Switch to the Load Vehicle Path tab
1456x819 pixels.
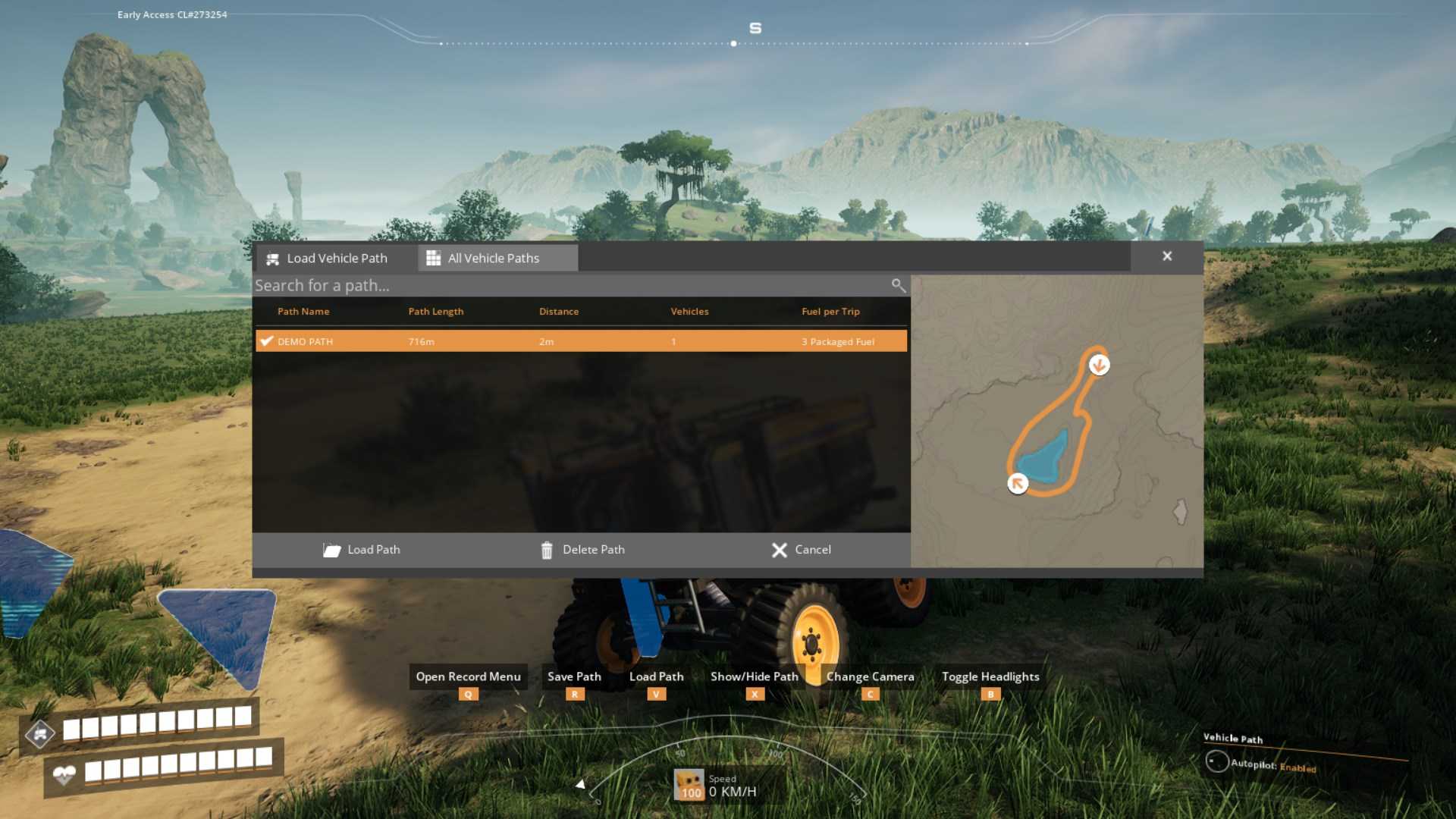(337, 259)
